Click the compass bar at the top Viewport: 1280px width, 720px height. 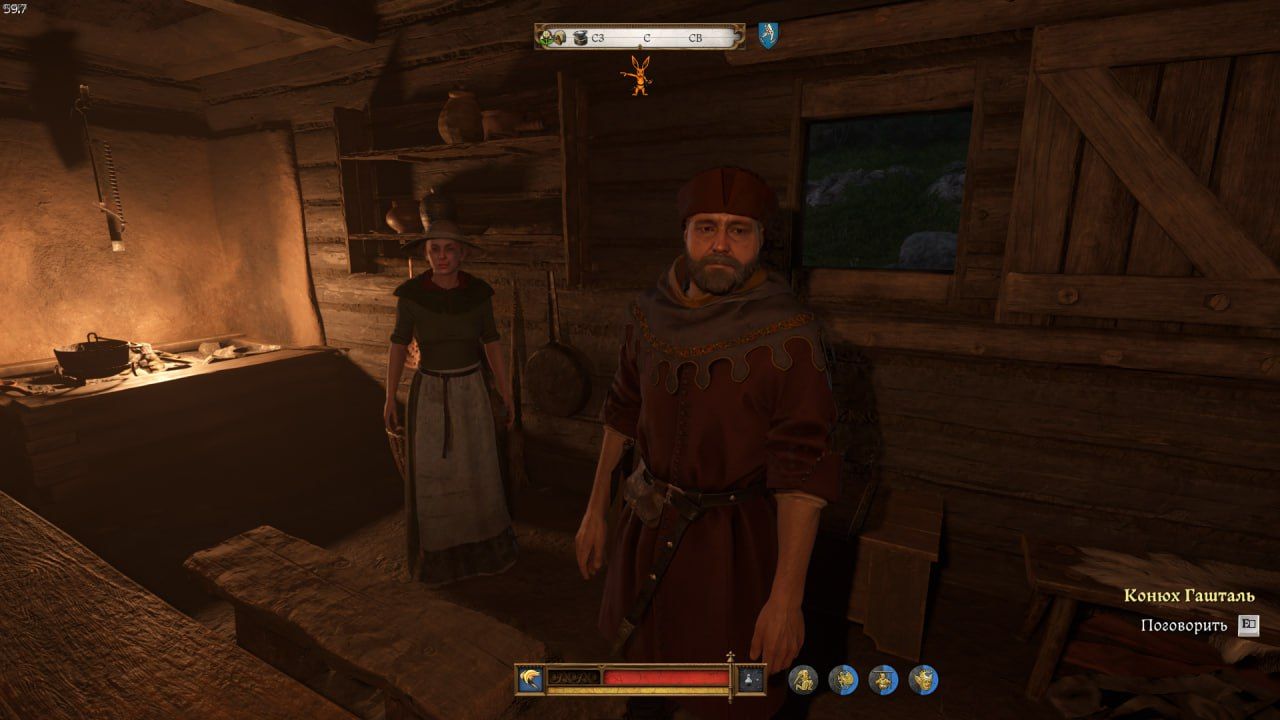[x=640, y=37]
